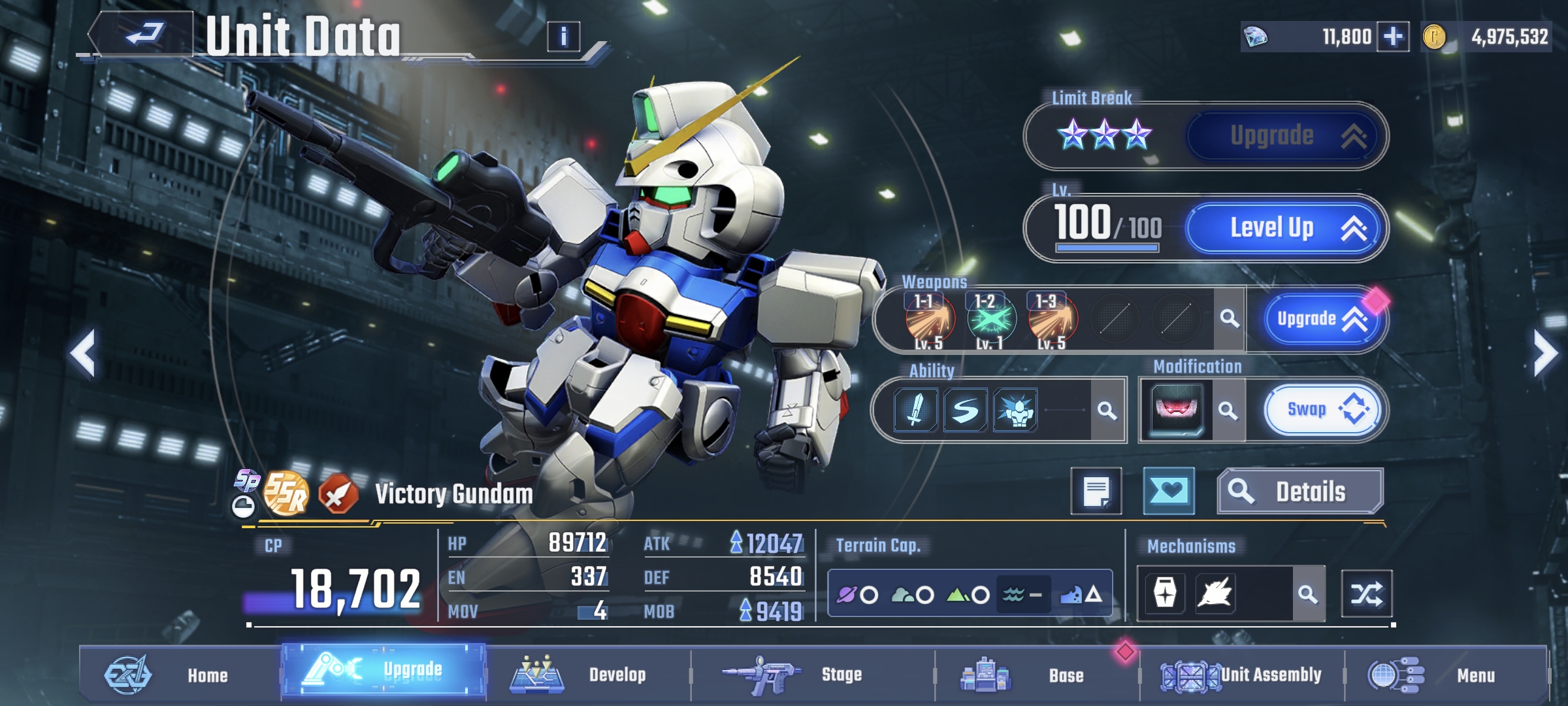
Task: Open the Unit Data info button
Action: click(x=563, y=37)
